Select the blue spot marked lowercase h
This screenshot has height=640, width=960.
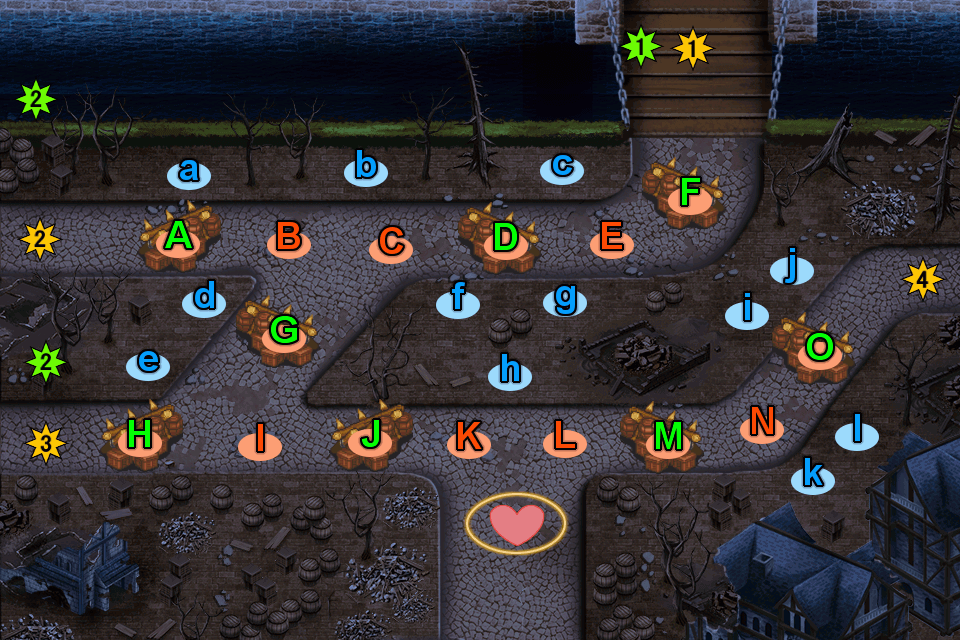pyautogui.click(x=510, y=372)
